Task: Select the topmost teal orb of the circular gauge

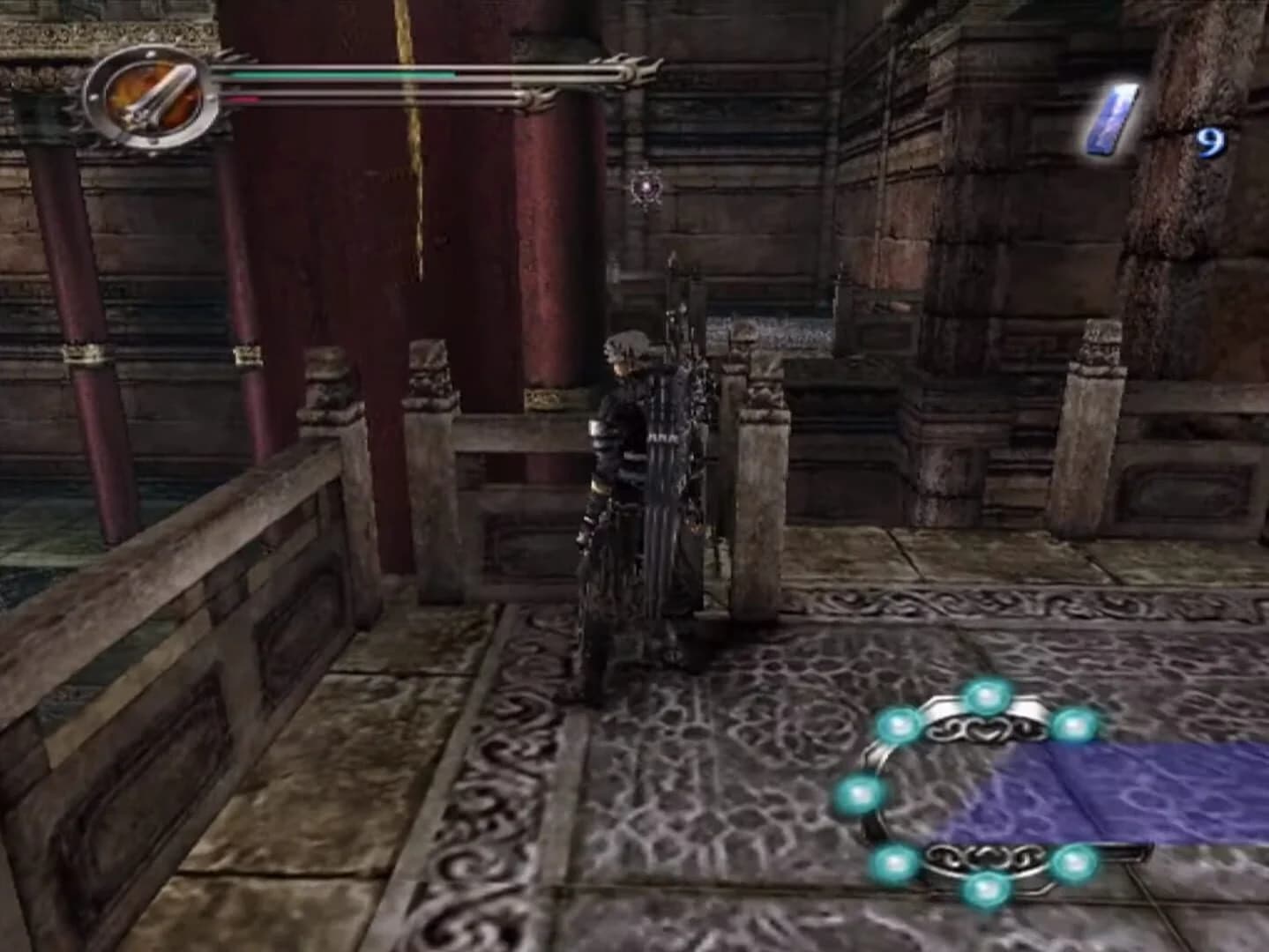Action: 985,697
